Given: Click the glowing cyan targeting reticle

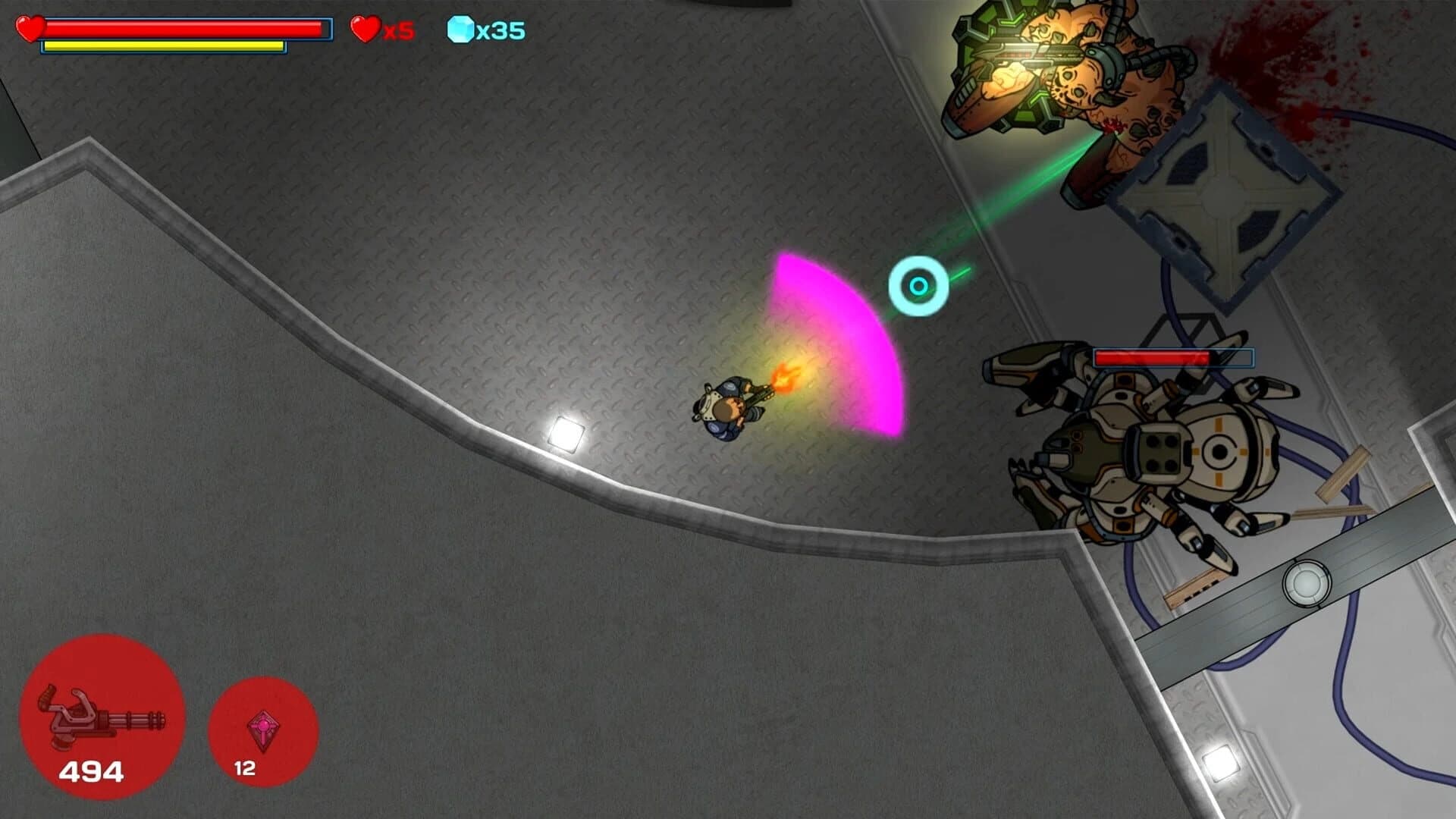Looking at the screenshot, I should point(920,285).
